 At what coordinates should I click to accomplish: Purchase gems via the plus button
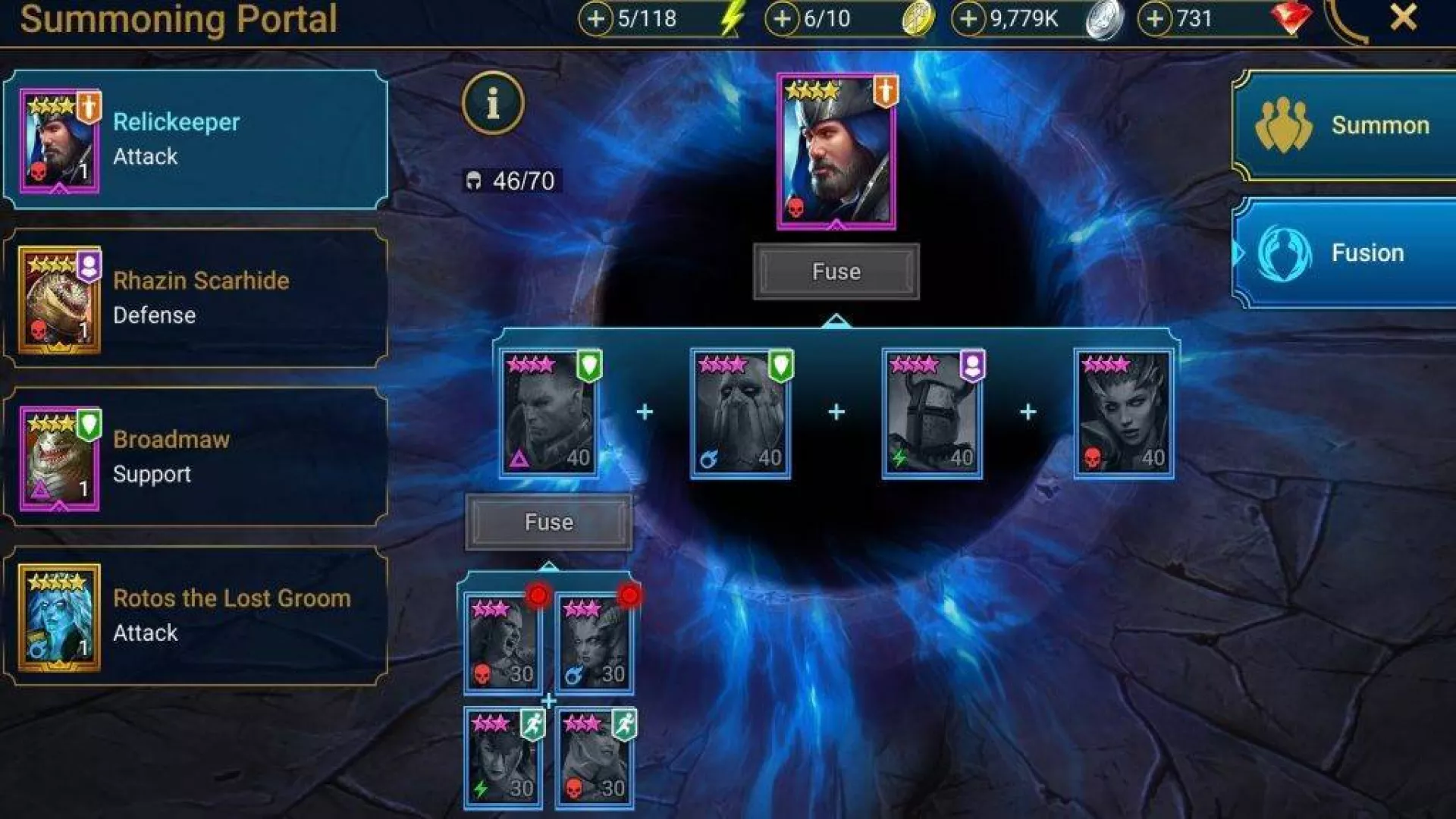(1154, 19)
